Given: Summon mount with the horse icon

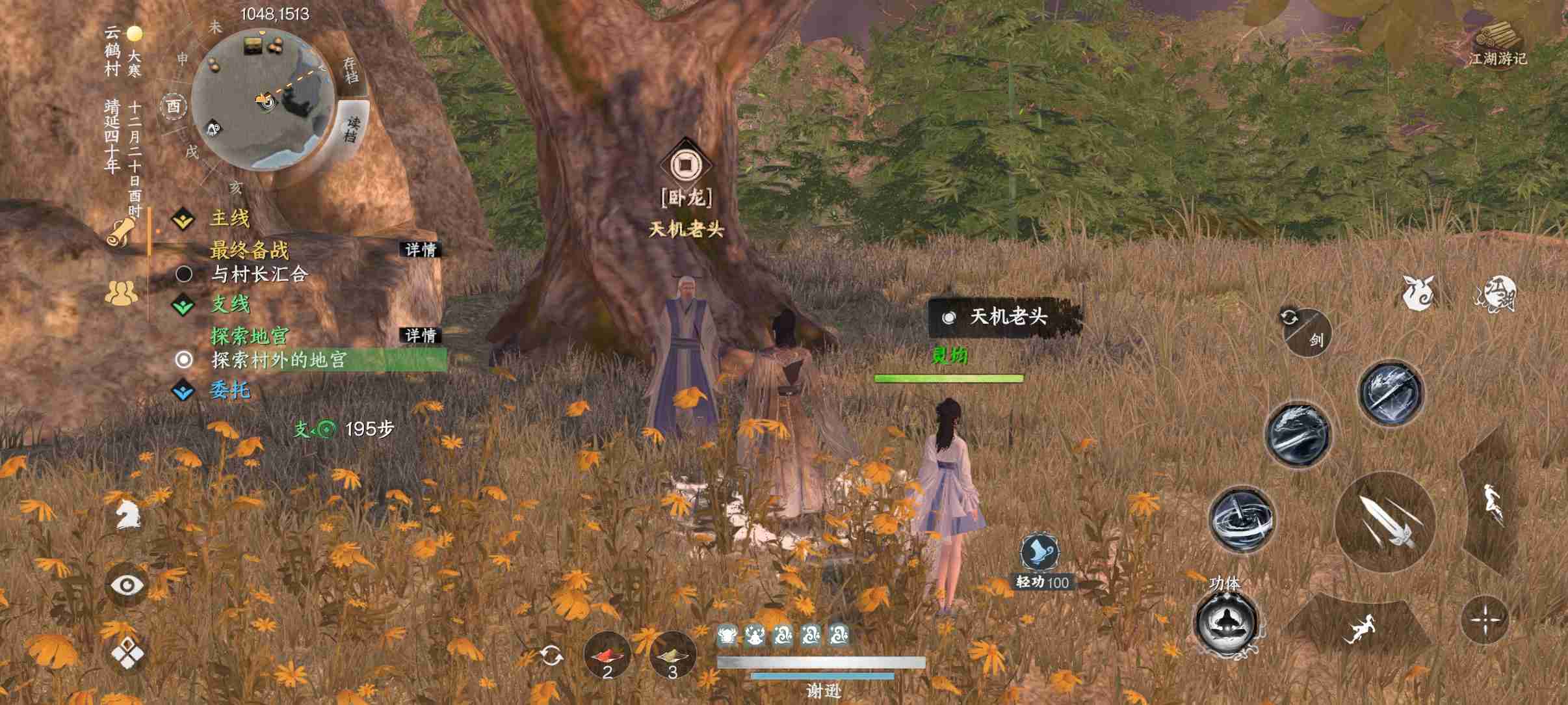Looking at the screenshot, I should (127, 513).
